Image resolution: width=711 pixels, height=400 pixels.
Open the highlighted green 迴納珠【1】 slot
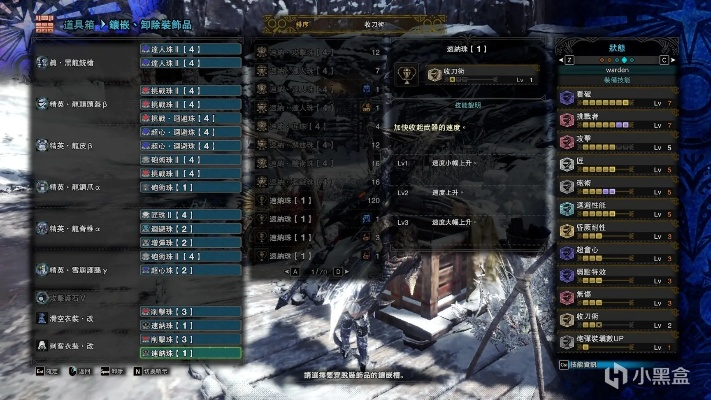pyautogui.click(x=190, y=353)
